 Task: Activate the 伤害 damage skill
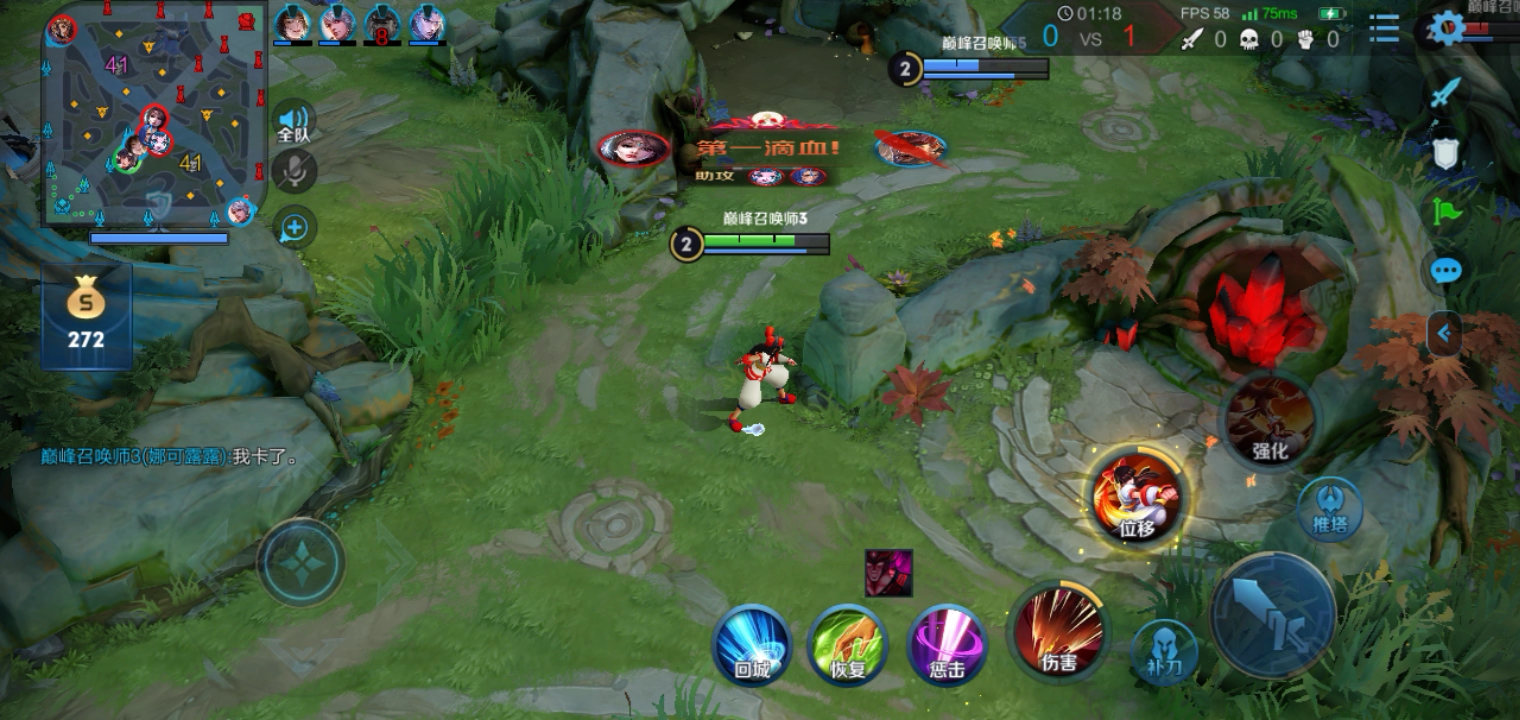tap(1059, 633)
